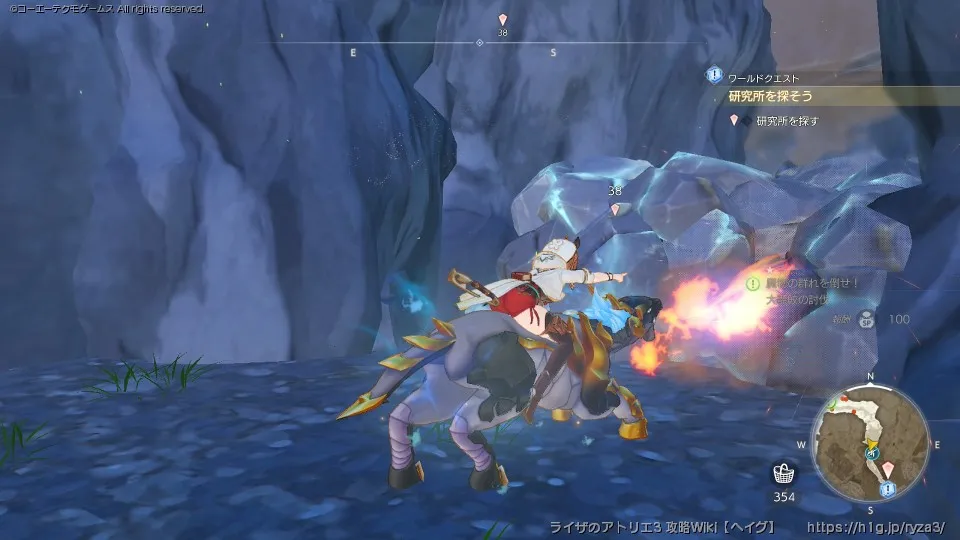This screenshot has height=540, width=960.
Task: Open the gathering basket icon
Action: 783,474
